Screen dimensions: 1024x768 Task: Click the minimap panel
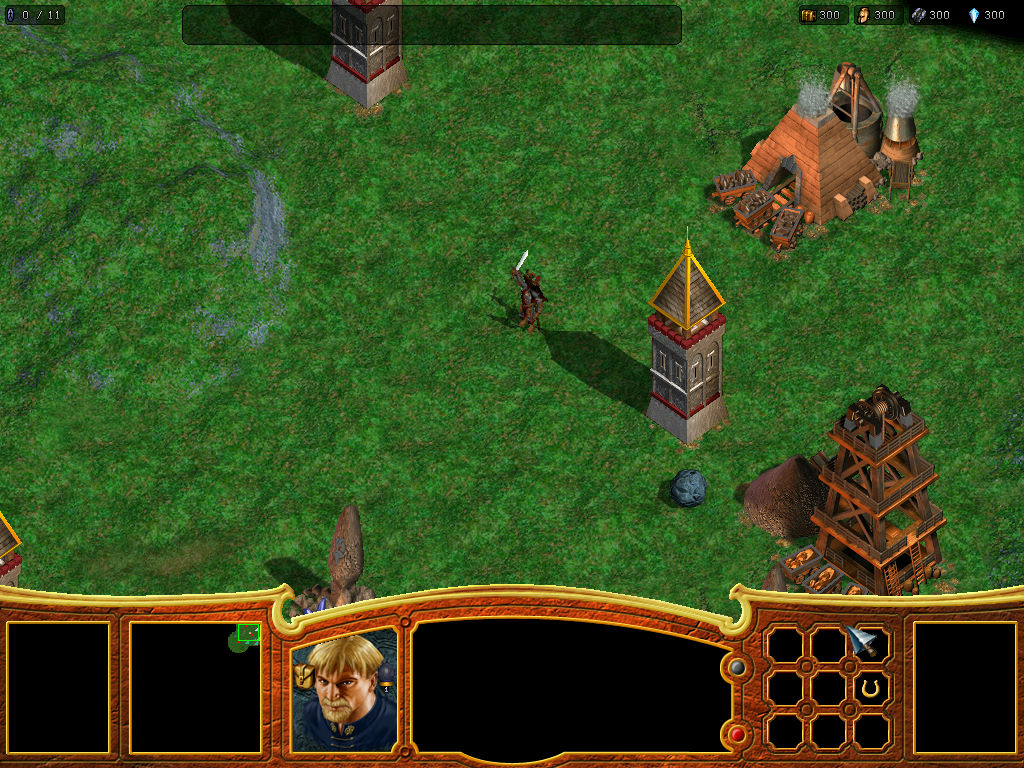196,687
